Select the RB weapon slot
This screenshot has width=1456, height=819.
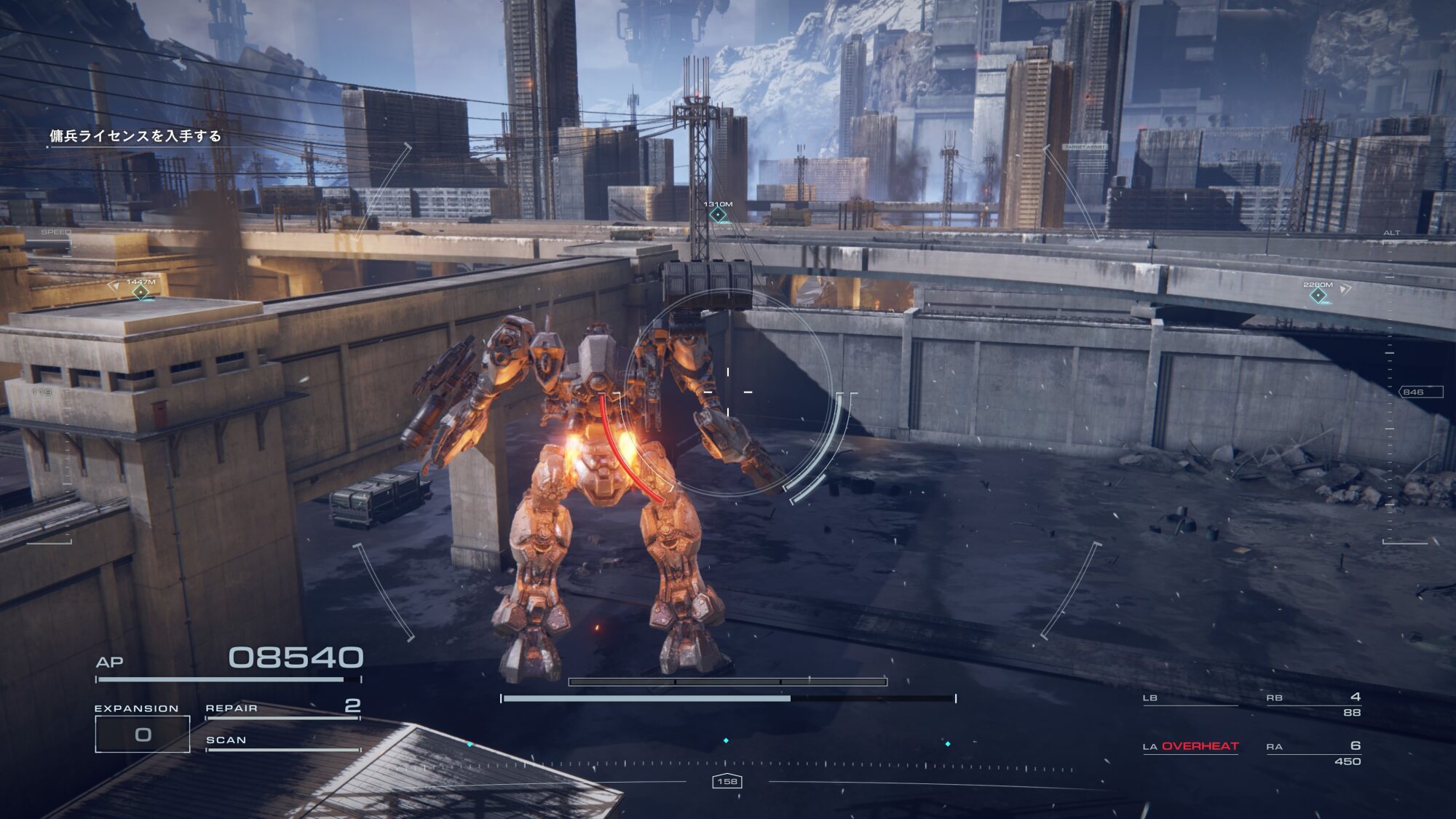pos(1313,702)
